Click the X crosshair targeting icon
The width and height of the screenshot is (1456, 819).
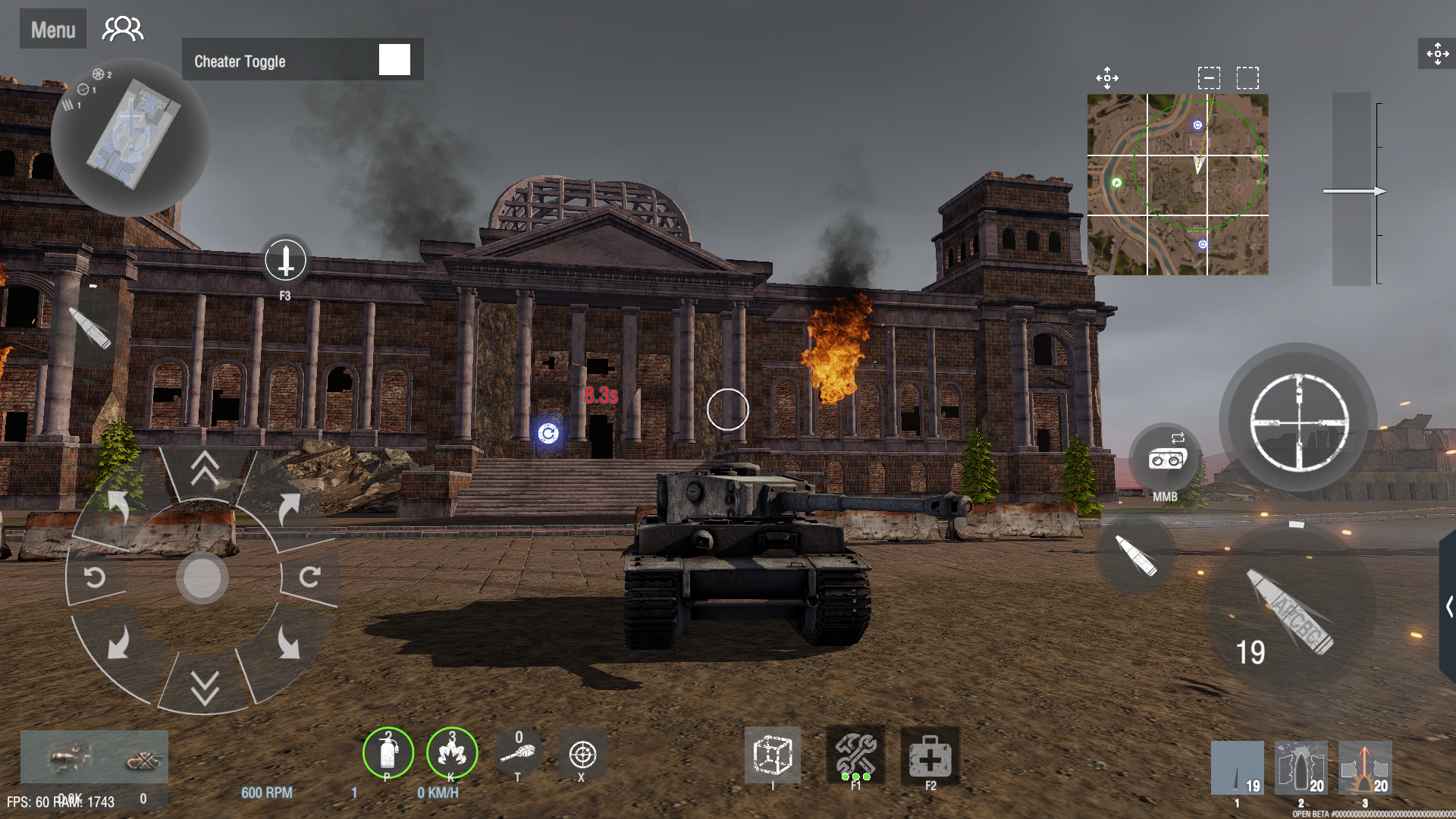pos(582,755)
